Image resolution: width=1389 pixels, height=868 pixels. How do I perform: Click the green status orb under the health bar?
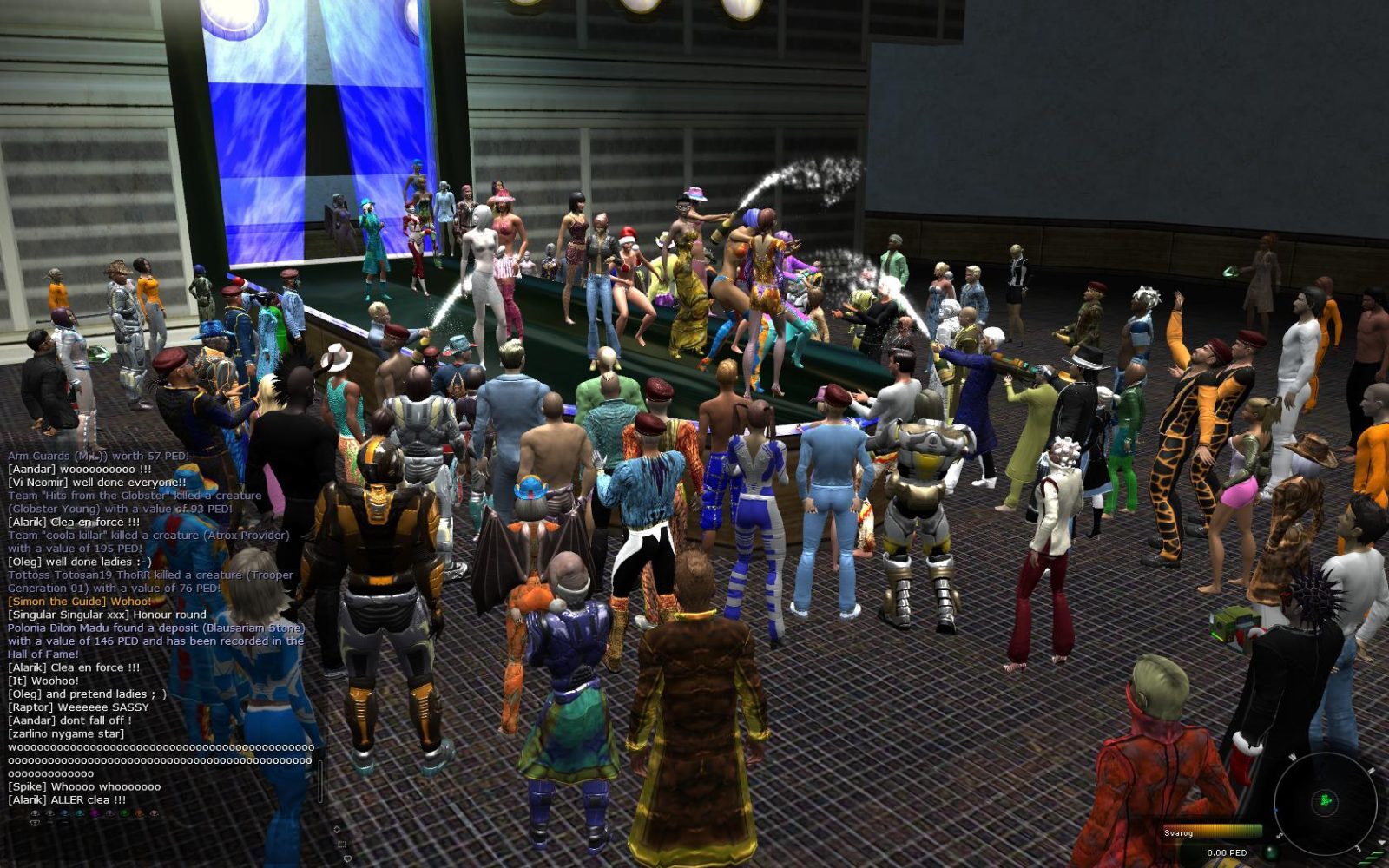click(x=1270, y=852)
